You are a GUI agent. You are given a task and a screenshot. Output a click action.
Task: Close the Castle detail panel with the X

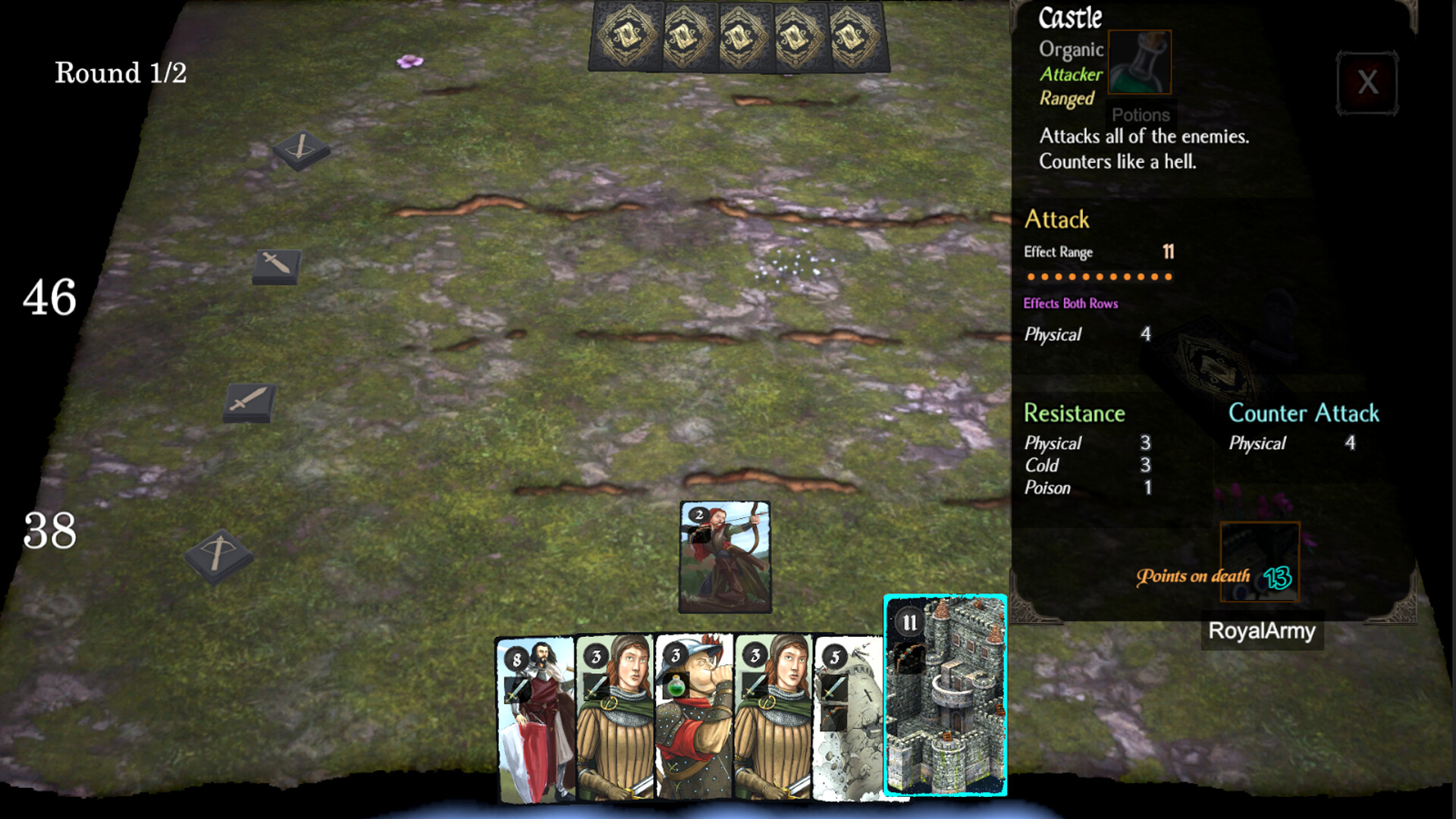coord(1367,83)
